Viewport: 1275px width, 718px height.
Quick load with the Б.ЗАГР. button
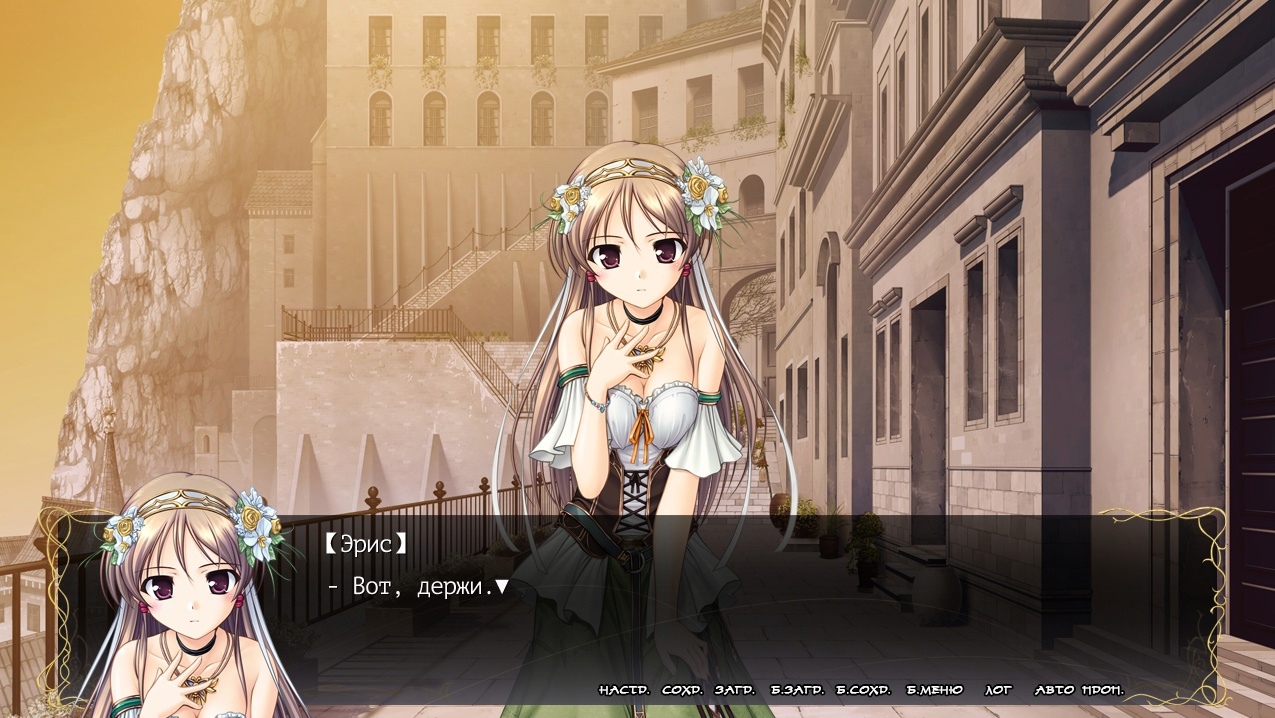[797, 690]
